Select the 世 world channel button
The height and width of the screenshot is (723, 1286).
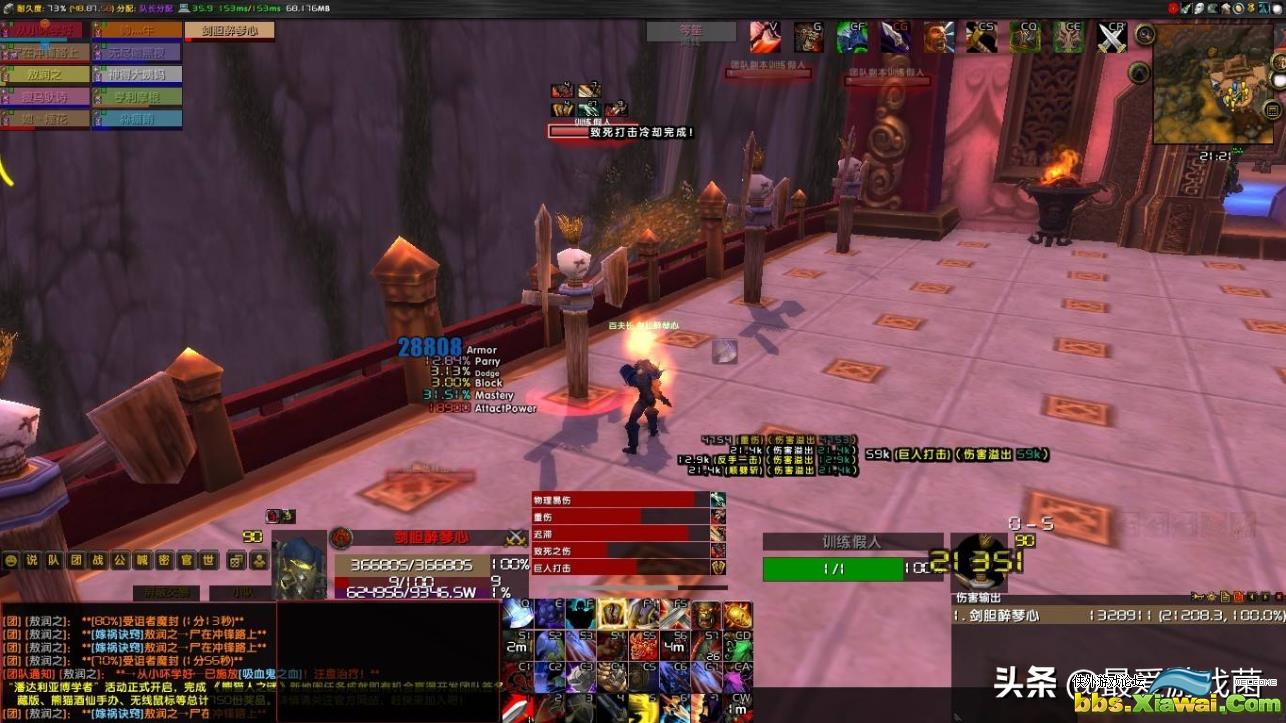tap(208, 561)
